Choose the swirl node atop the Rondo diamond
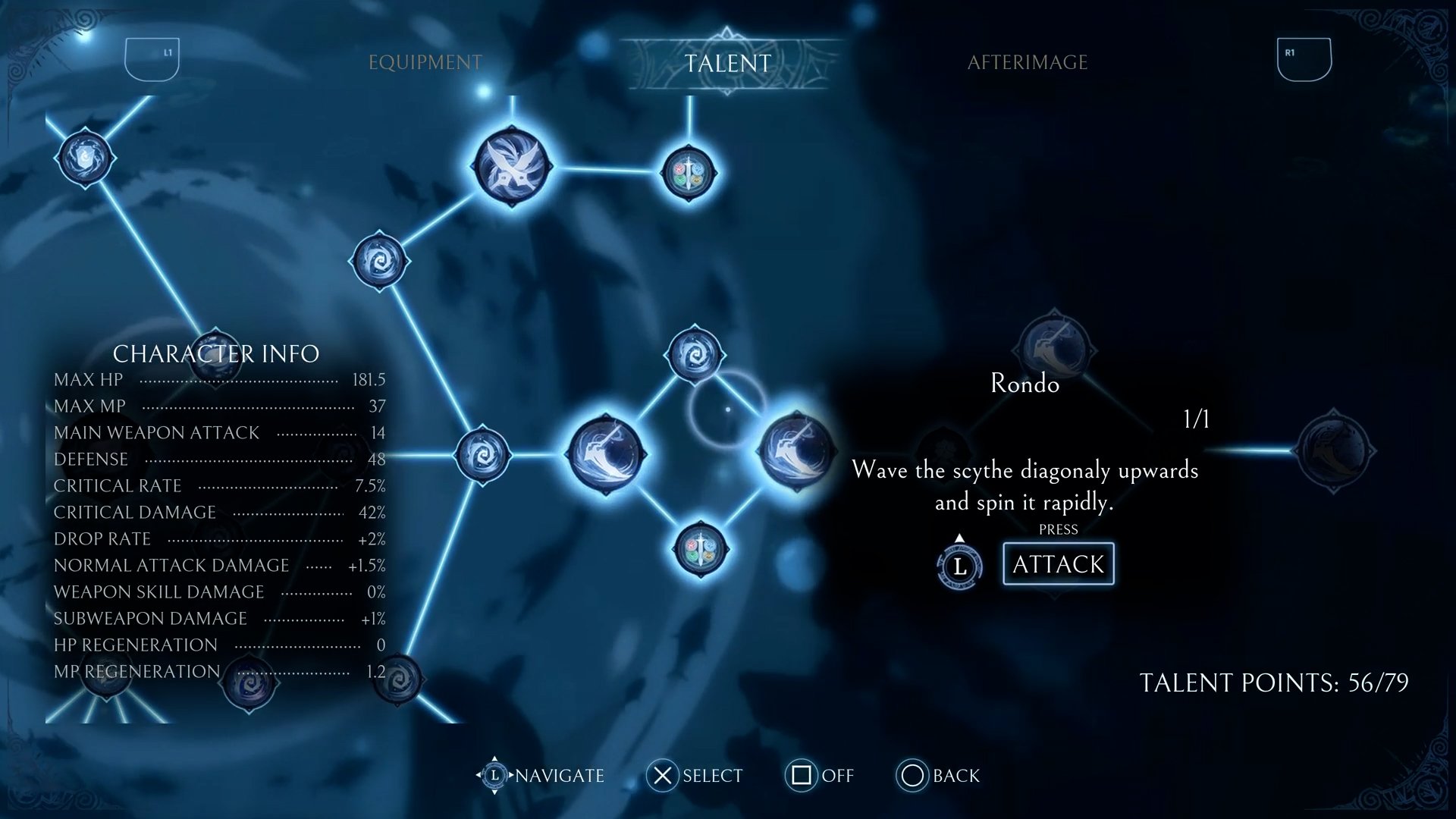The width and height of the screenshot is (1456, 819). (x=694, y=354)
